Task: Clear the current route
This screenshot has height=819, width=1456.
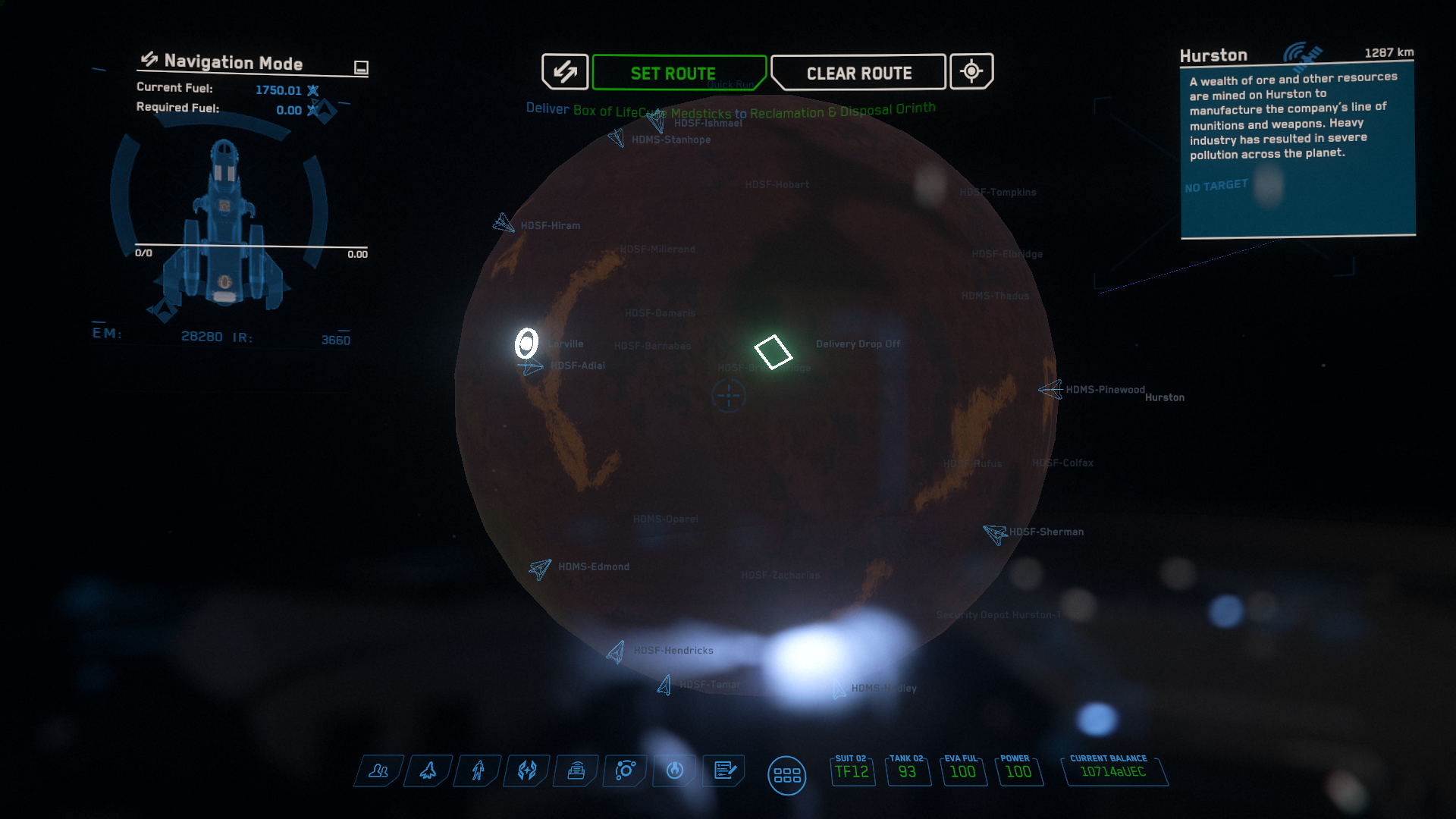Action: tap(858, 73)
